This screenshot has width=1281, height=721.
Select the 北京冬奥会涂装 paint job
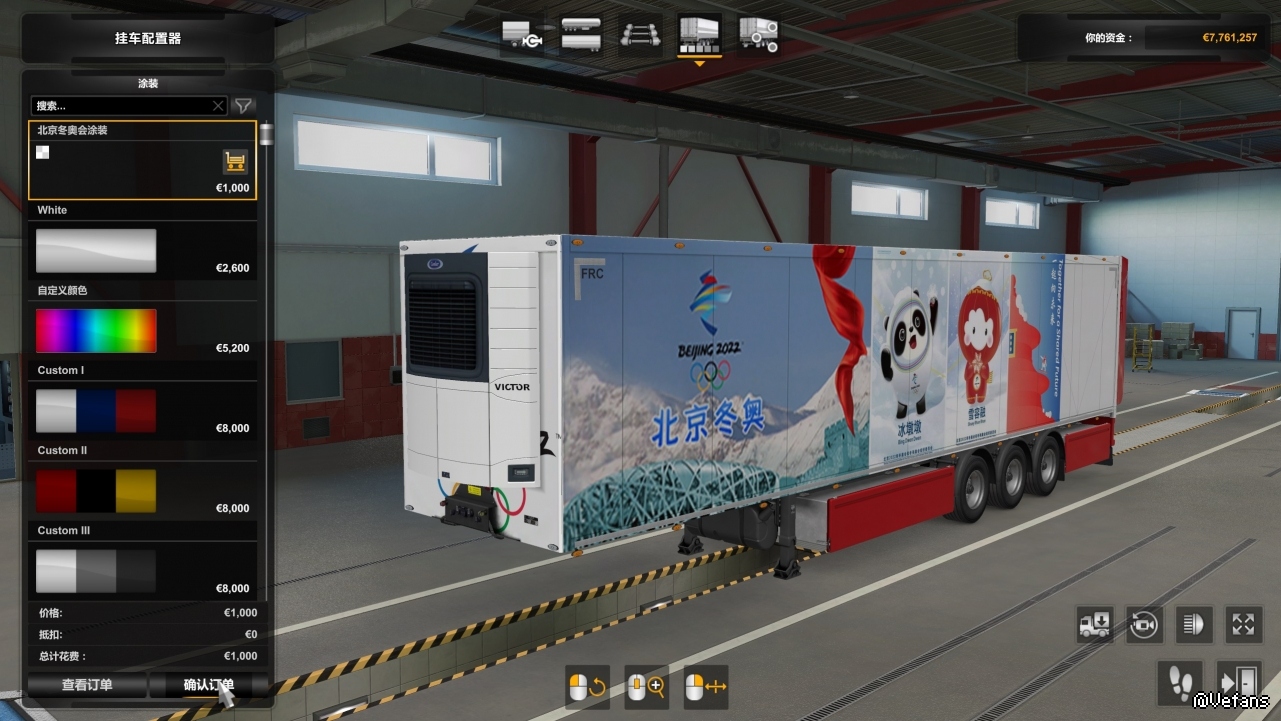142,160
